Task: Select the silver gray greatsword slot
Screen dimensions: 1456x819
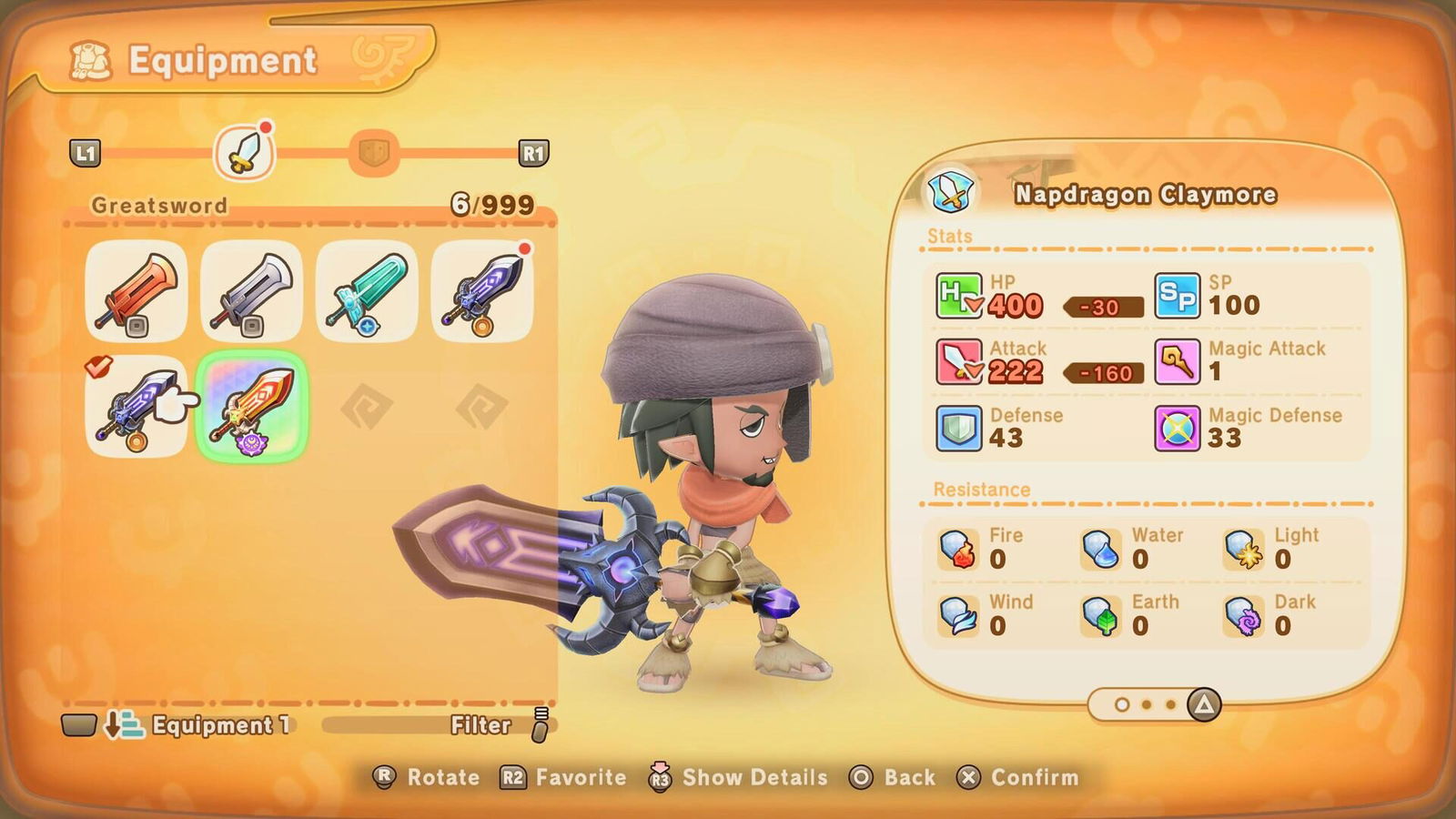Action: point(251,291)
